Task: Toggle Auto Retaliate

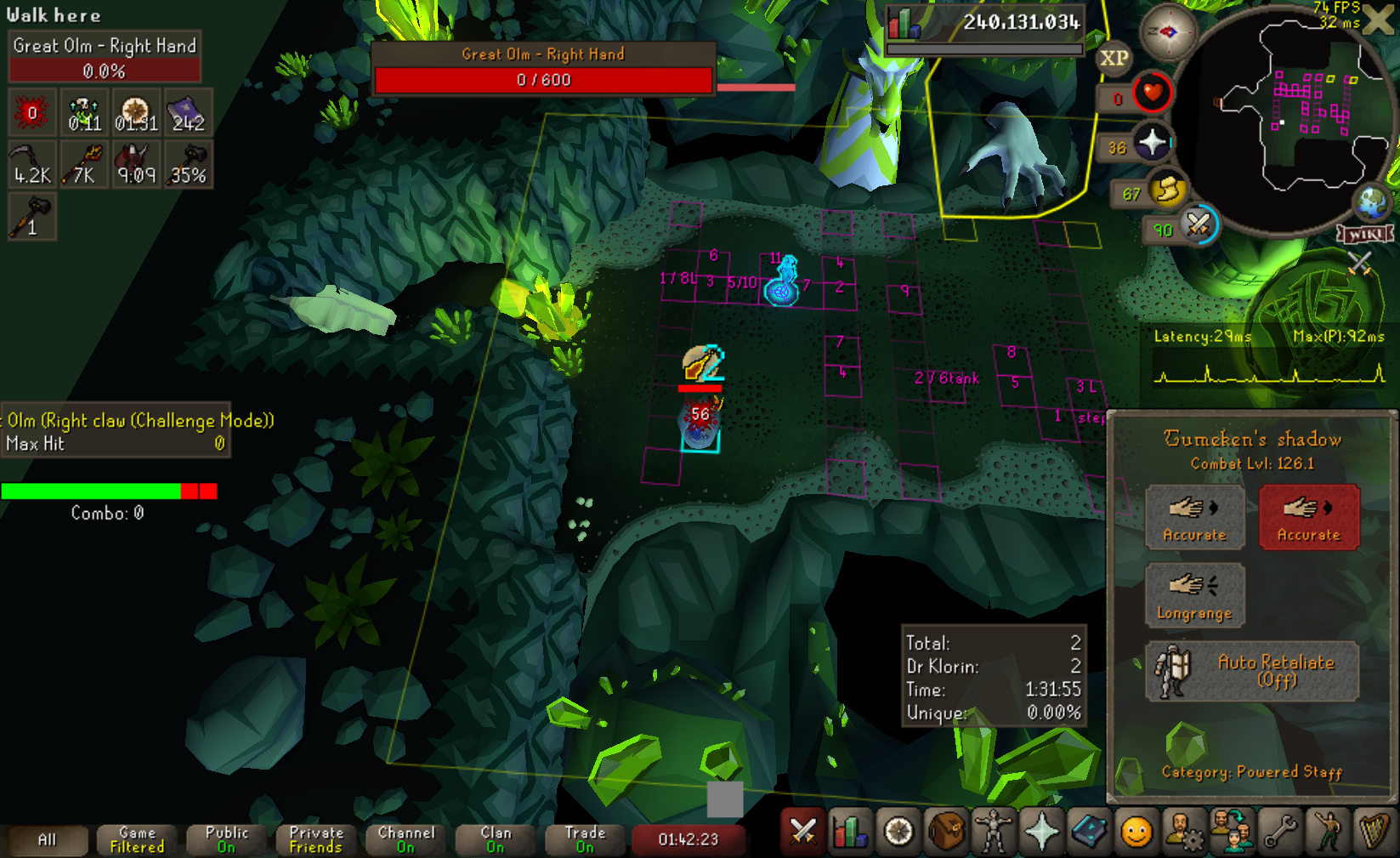Action: (x=1251, y=671)
